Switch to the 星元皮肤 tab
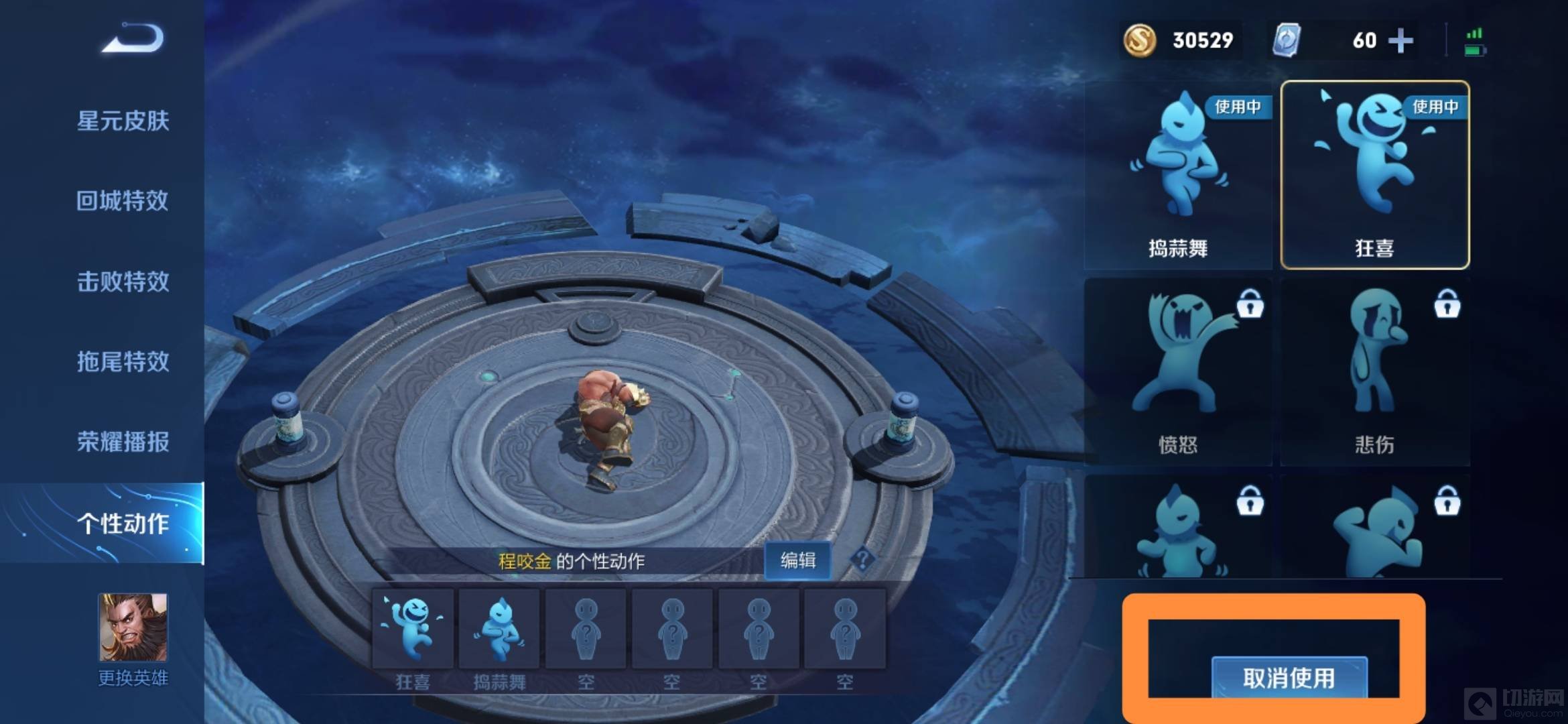The height and width of the screenshot is (724, 1568). (123, 121)
